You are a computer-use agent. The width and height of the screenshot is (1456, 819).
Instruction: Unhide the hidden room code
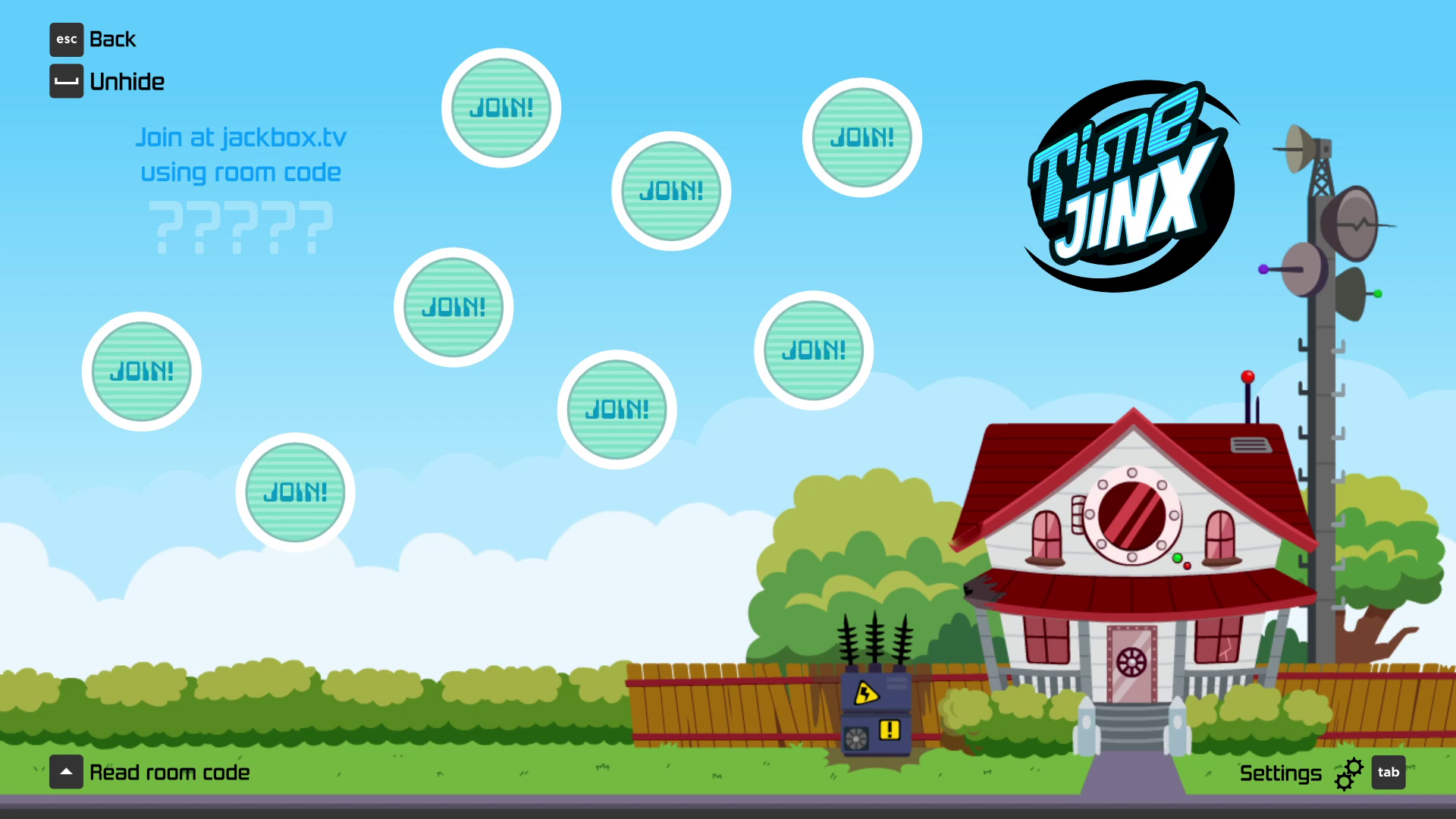(x=107, y=82)
